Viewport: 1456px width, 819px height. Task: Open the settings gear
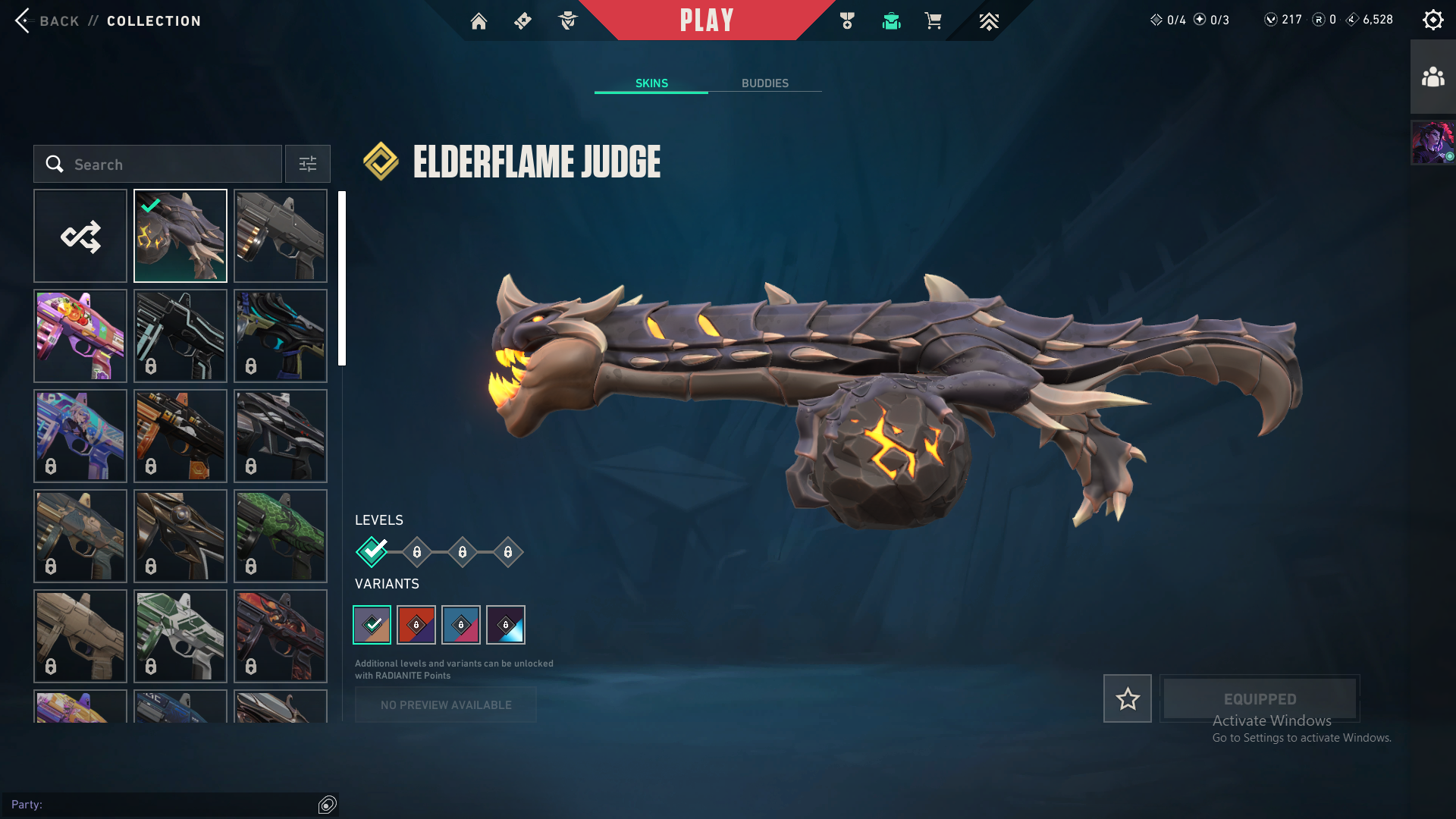tap(1432, 20)
